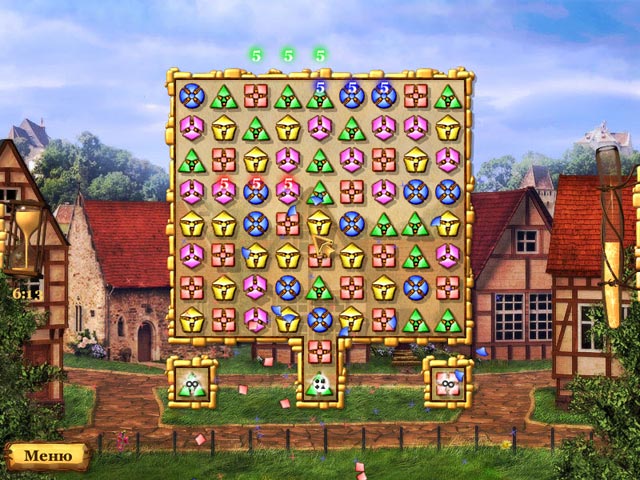Click the framed red square with infinity symbol
The height and width of the screenshot is (480, 640).
tap(447, 382)
